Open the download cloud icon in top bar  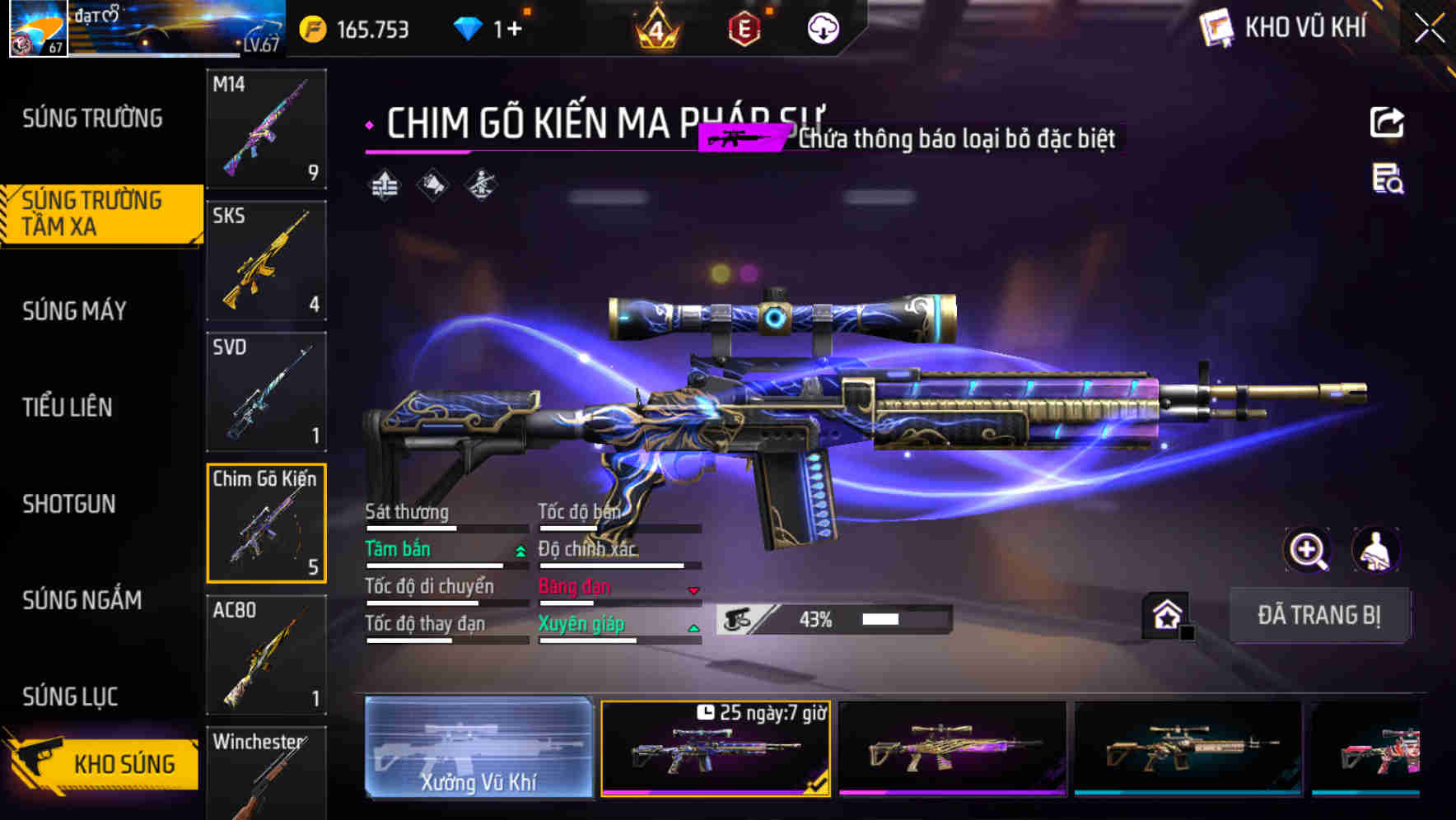click(x=823, y=27)
